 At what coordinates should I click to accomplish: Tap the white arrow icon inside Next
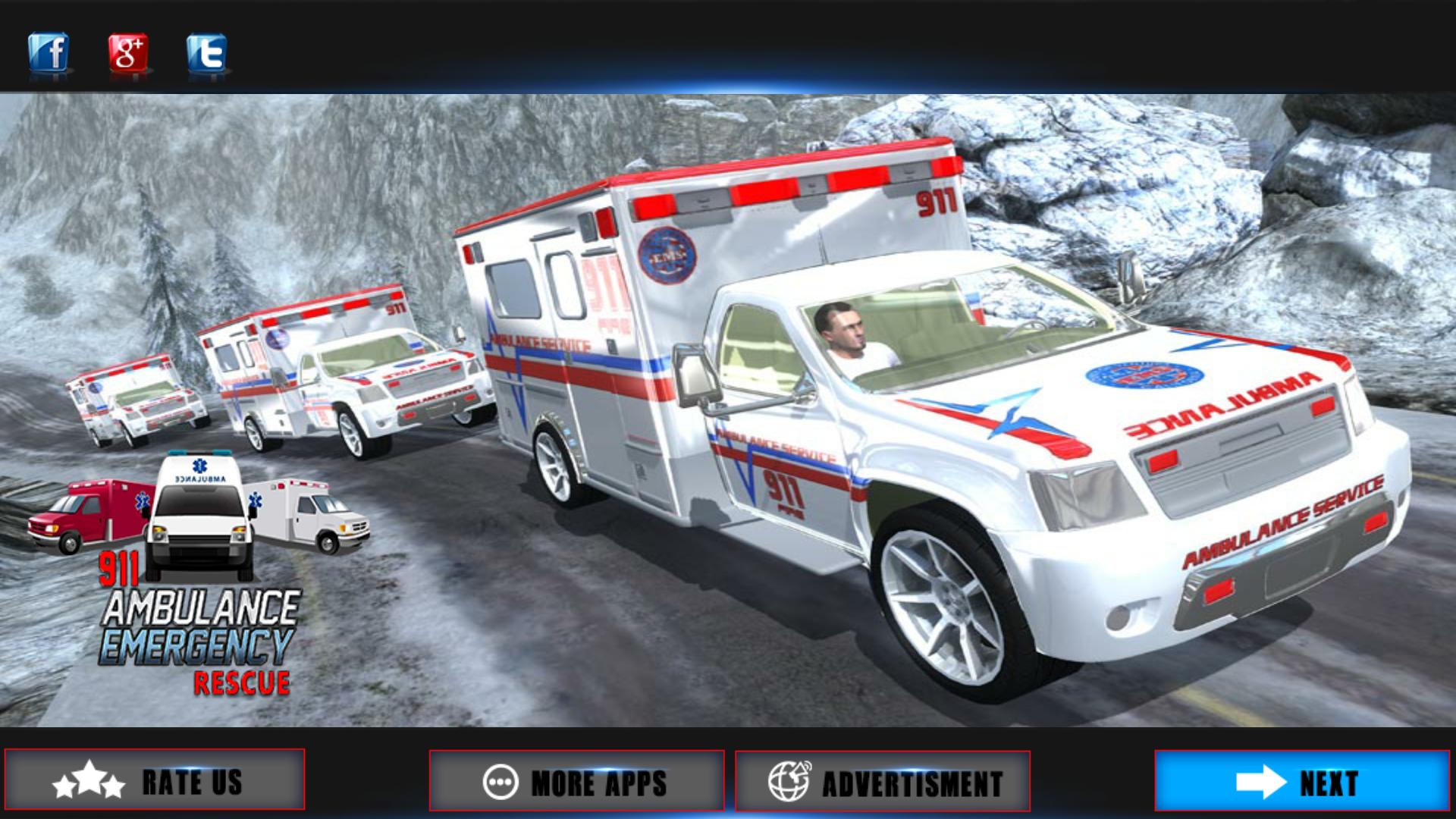click(x=1260, y=780)
